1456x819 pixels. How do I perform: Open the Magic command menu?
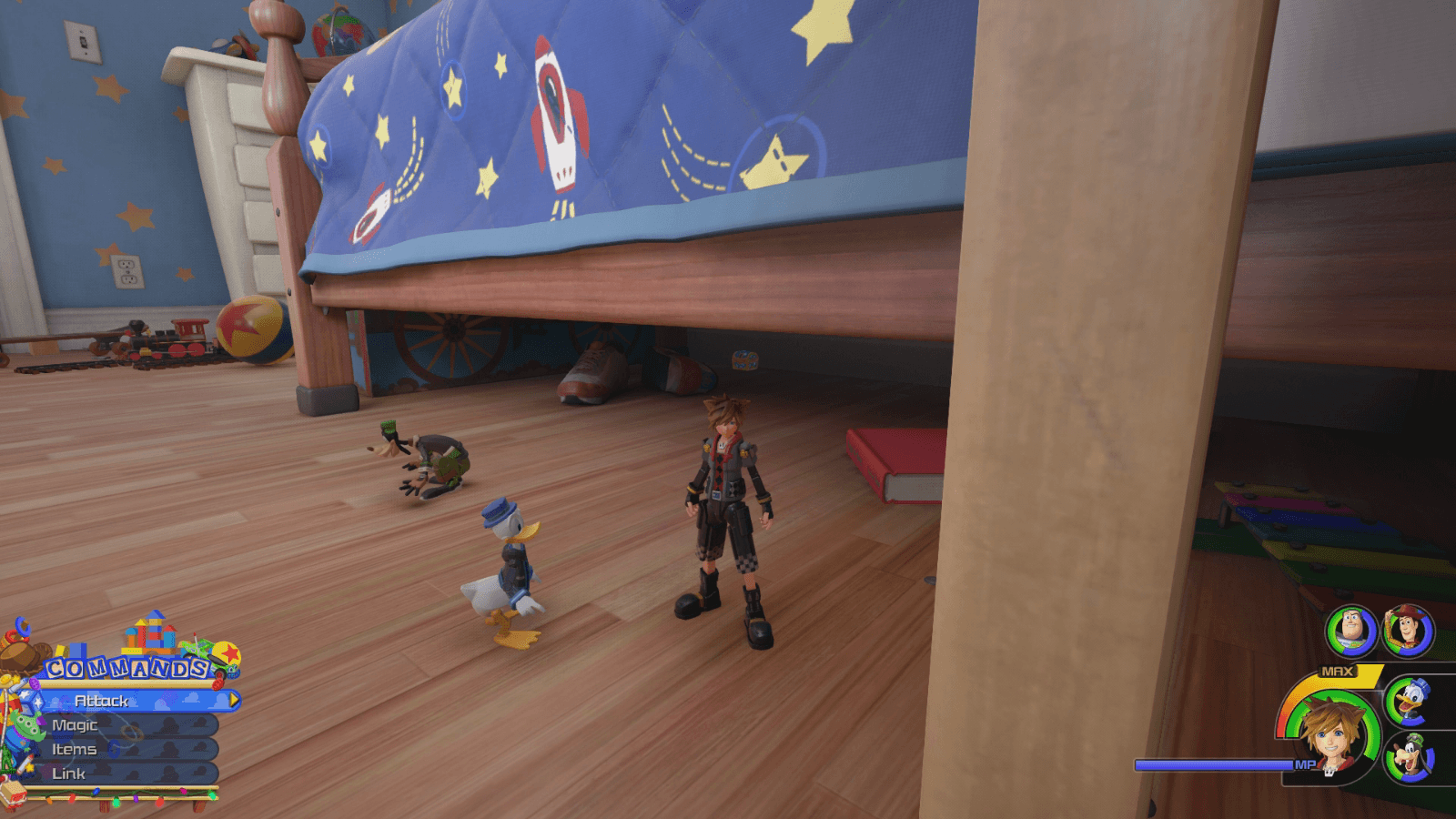click(77, 725)
